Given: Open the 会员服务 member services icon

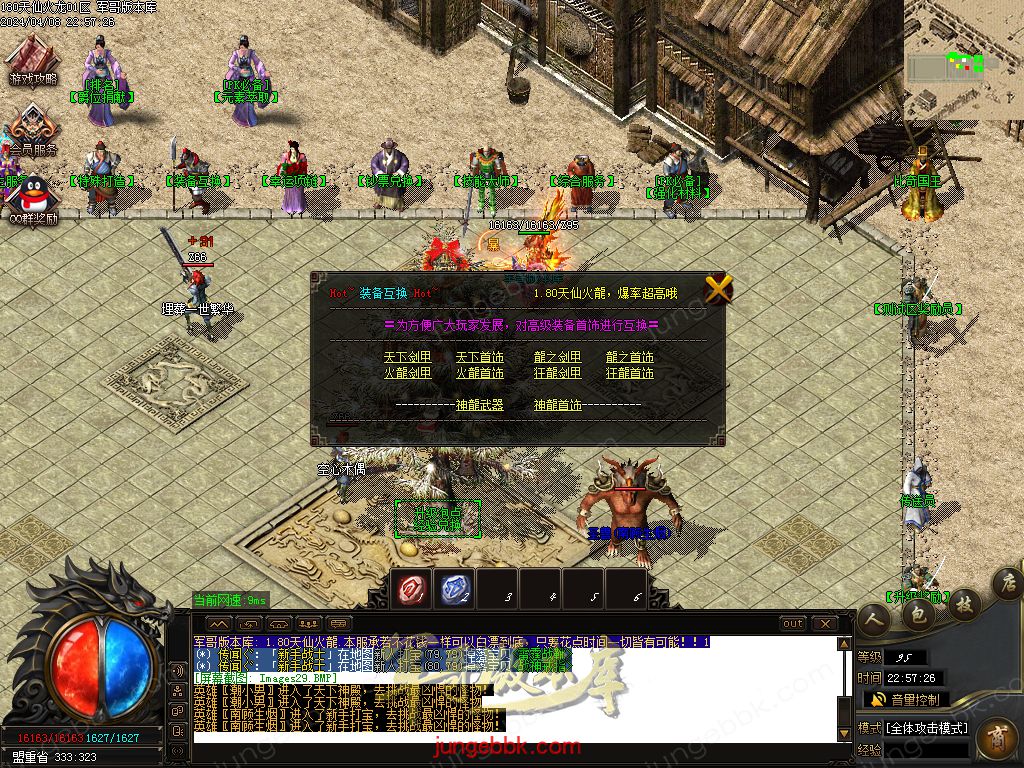Looking at the screenshot, I should [x=33, y=128].
